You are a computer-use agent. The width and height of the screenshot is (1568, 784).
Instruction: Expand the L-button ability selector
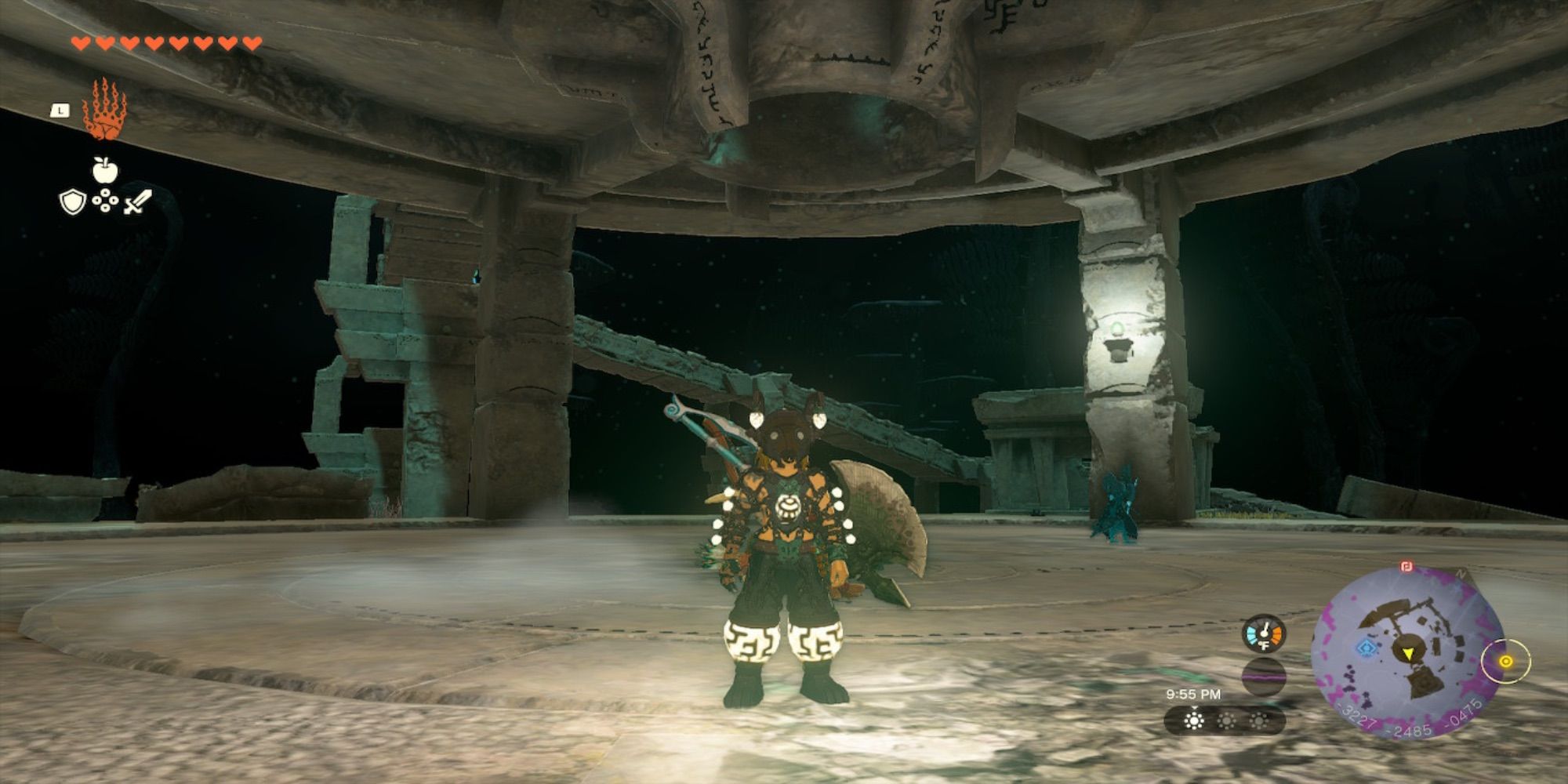(x=60, y=111)
